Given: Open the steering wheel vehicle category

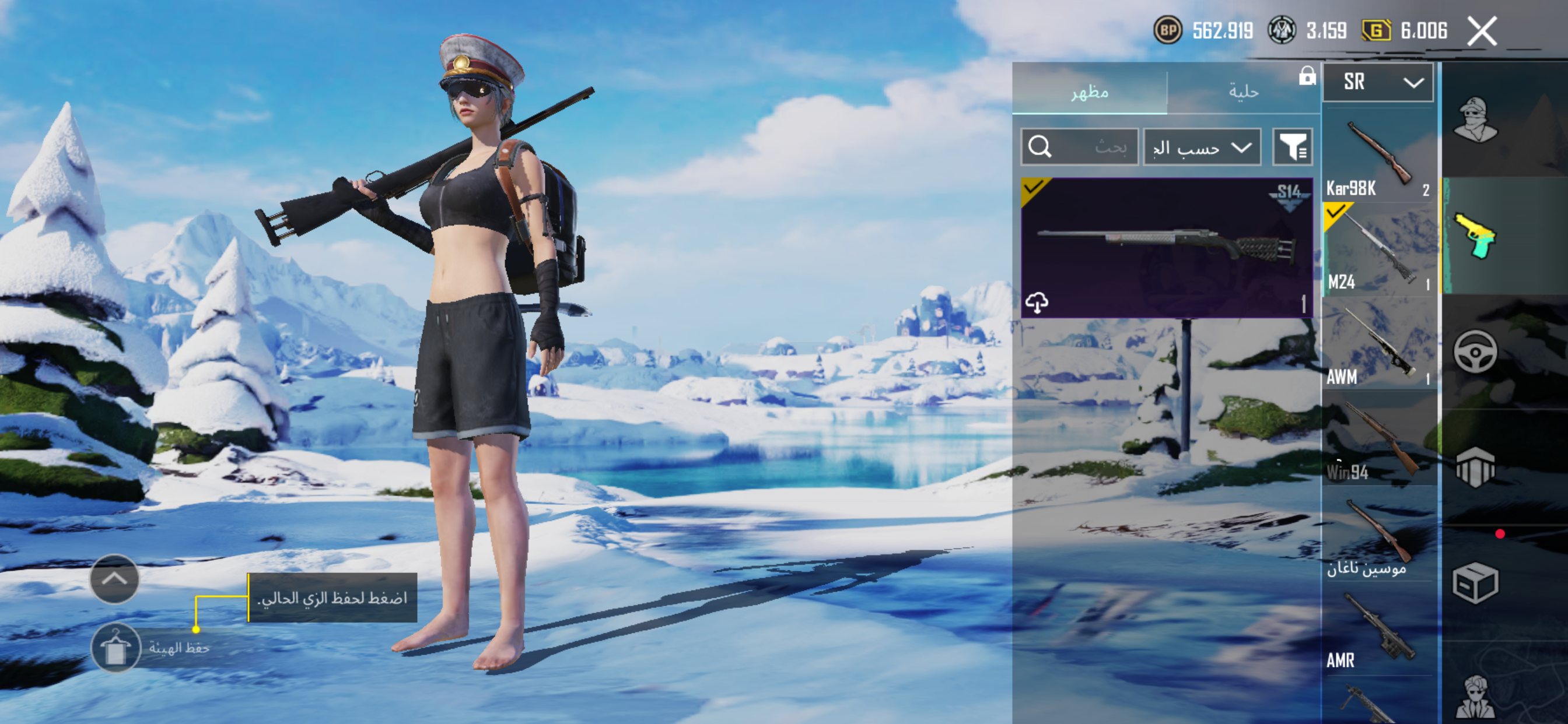Looking at the screenshot, I should point(1475,352).
